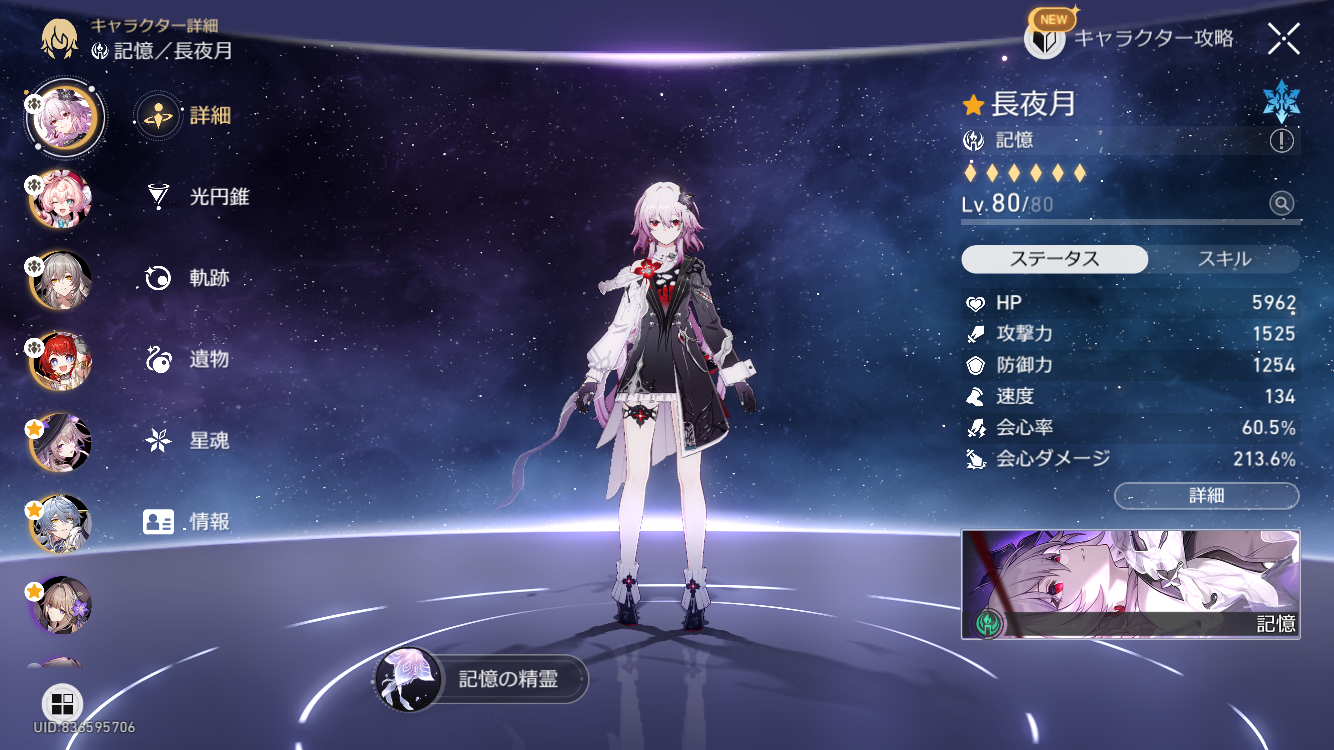This screenshot has width=1334, height=750.
Task: Choose the red-haired character portrait
Action: point(61,361)
